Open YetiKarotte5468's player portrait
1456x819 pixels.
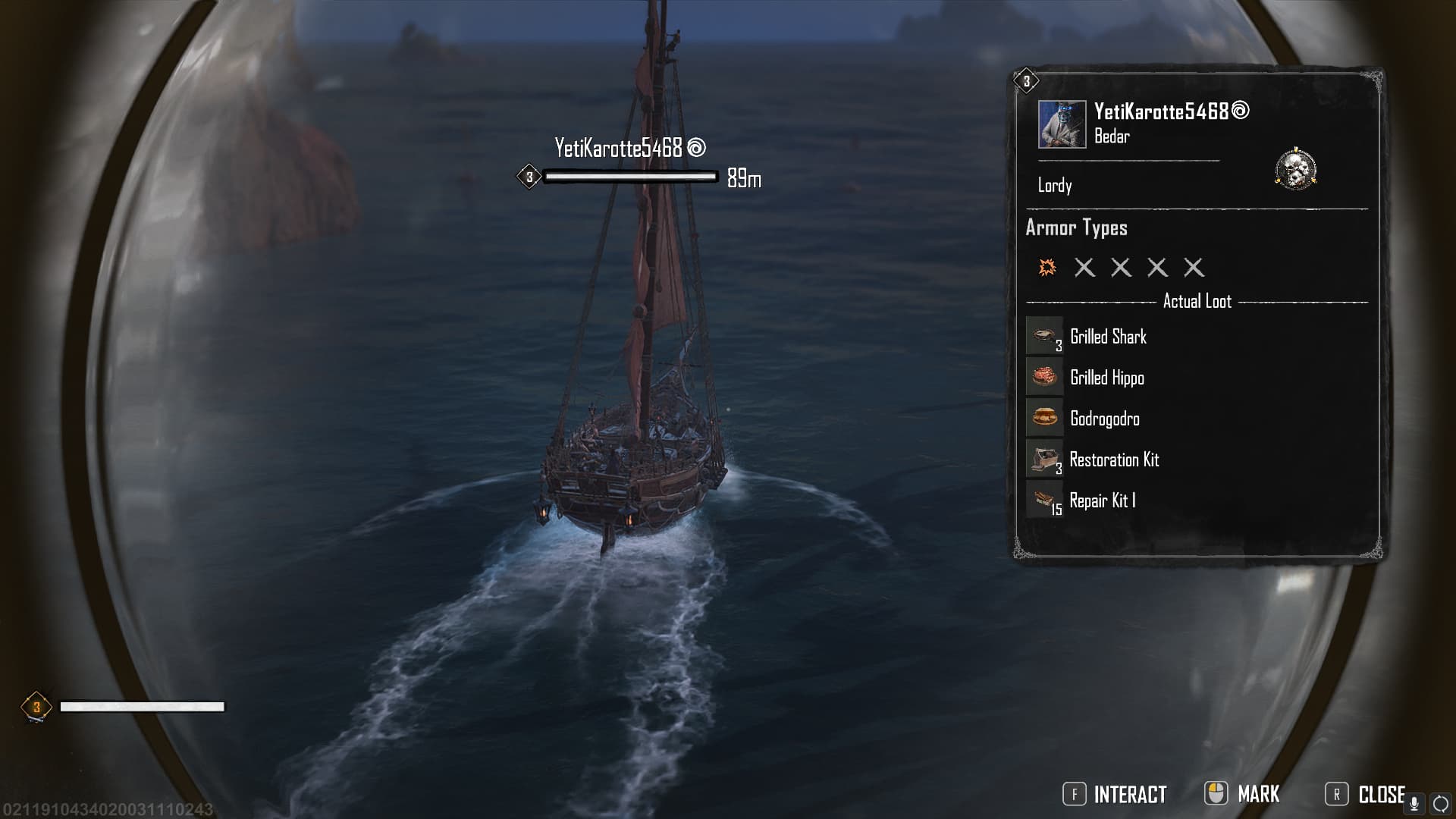pos(1062,124)
